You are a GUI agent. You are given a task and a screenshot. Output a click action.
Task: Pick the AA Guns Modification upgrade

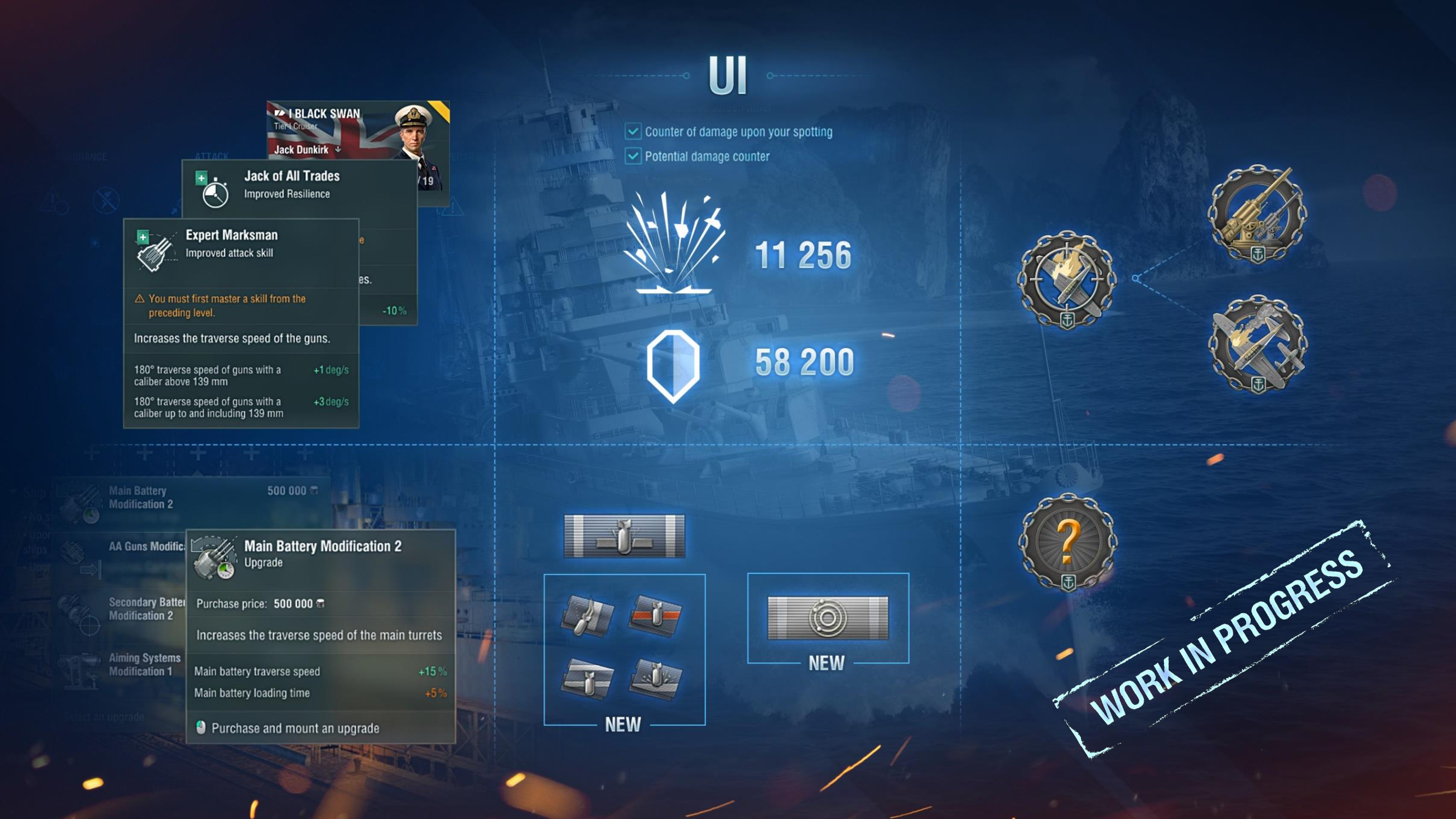(146, 547)
